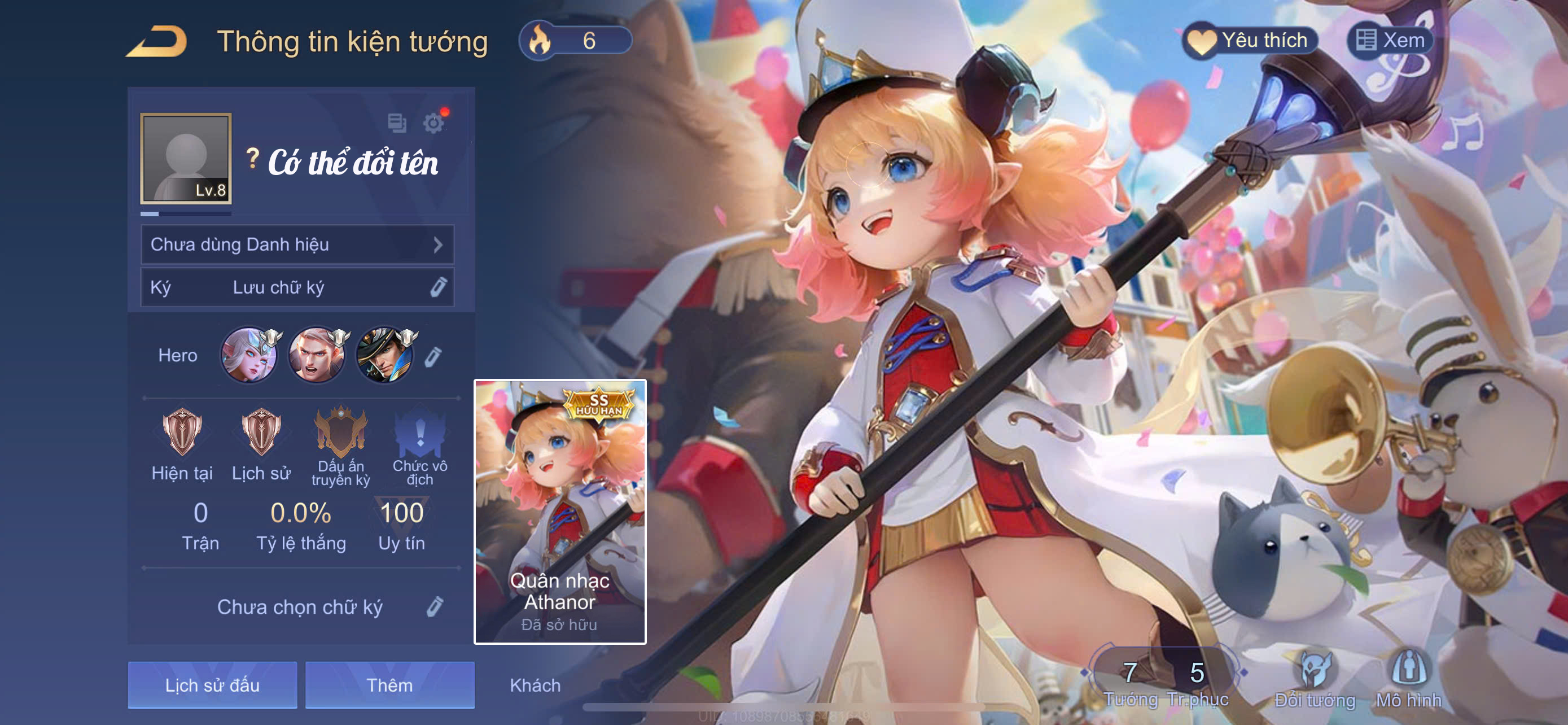Open the Chức vô địch badge
This screenshot has height=725, width=1568.
420,433
